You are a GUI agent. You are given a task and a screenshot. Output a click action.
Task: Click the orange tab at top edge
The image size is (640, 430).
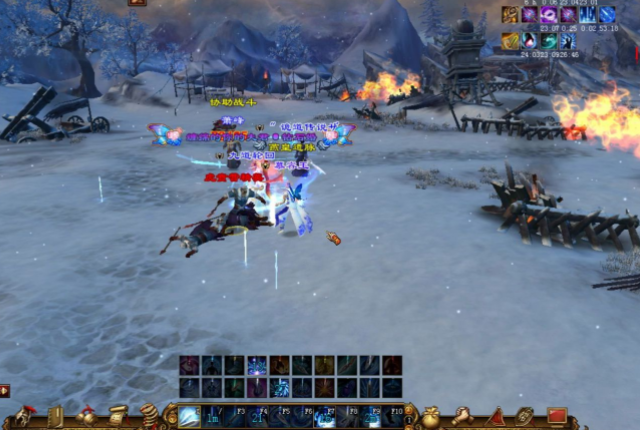point(137,3)
